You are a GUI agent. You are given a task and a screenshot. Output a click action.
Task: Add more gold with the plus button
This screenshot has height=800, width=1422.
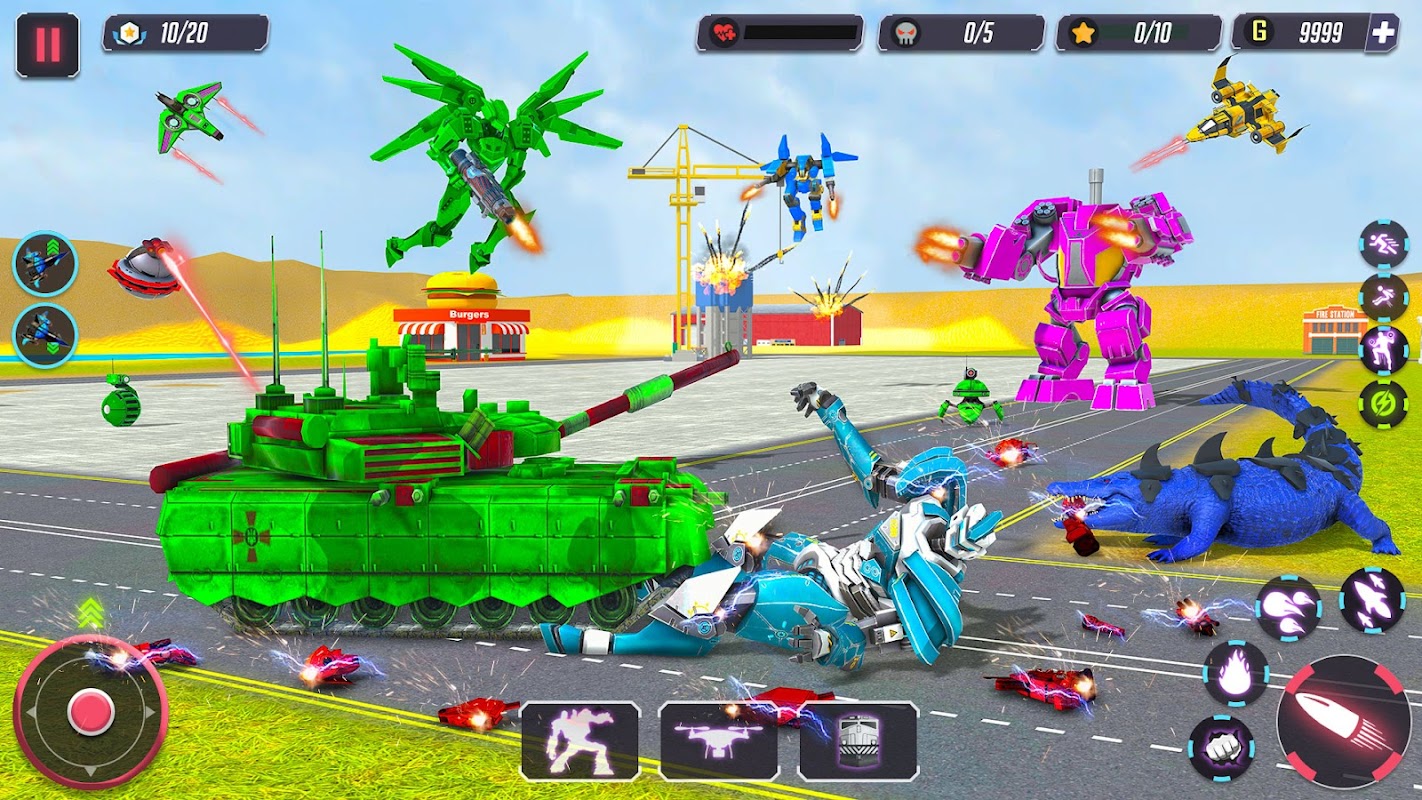coord(1383,33)
